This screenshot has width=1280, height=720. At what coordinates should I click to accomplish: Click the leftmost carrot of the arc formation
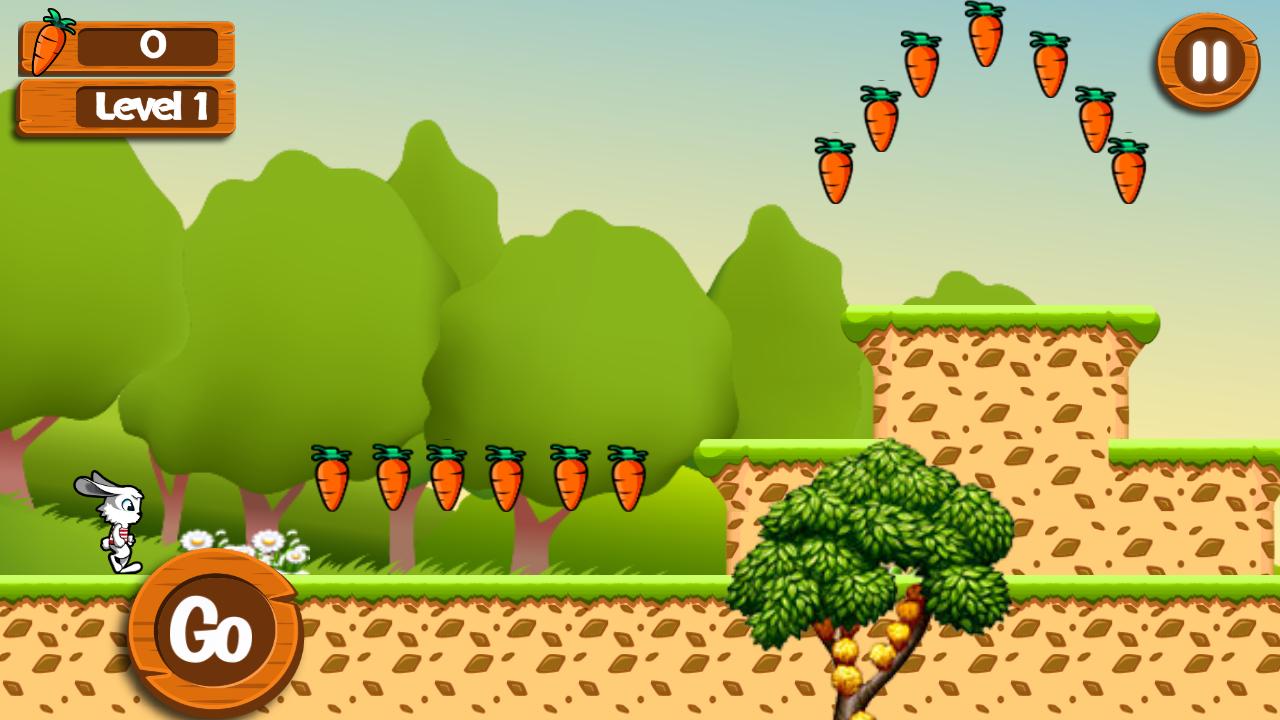837,170
